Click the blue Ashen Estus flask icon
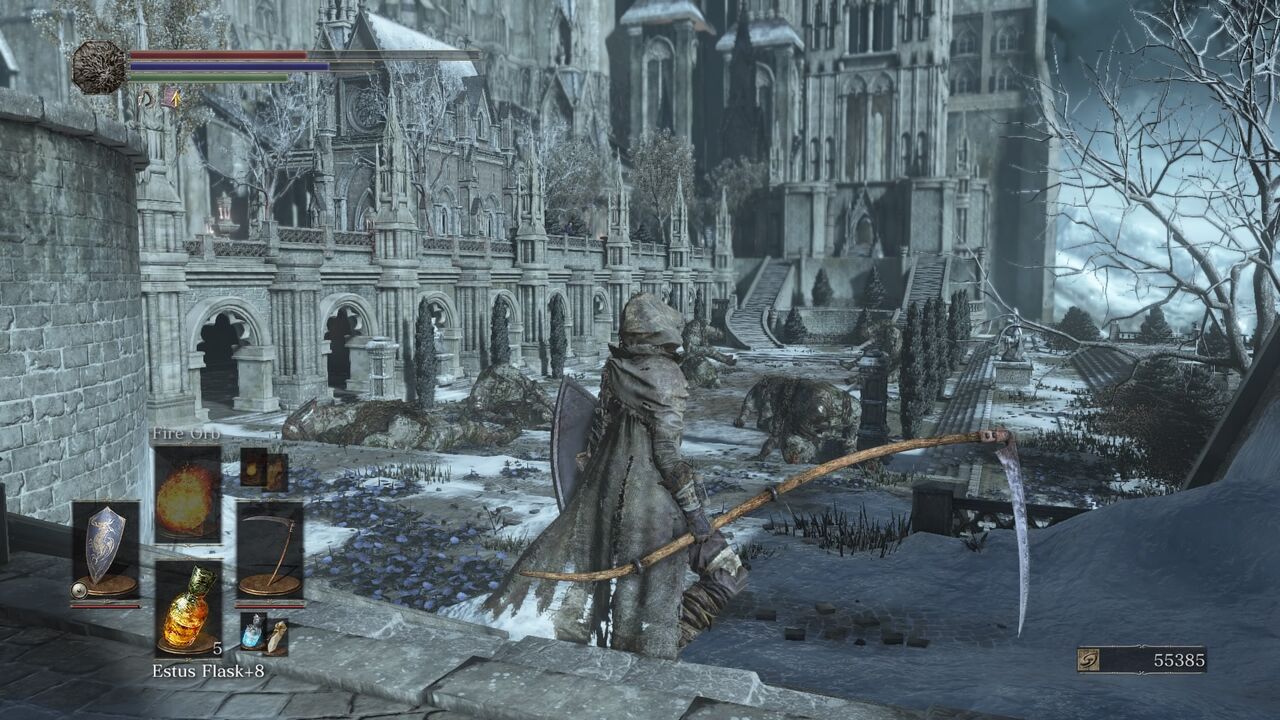Viewport: 1280px width, 720px height. 253,632
